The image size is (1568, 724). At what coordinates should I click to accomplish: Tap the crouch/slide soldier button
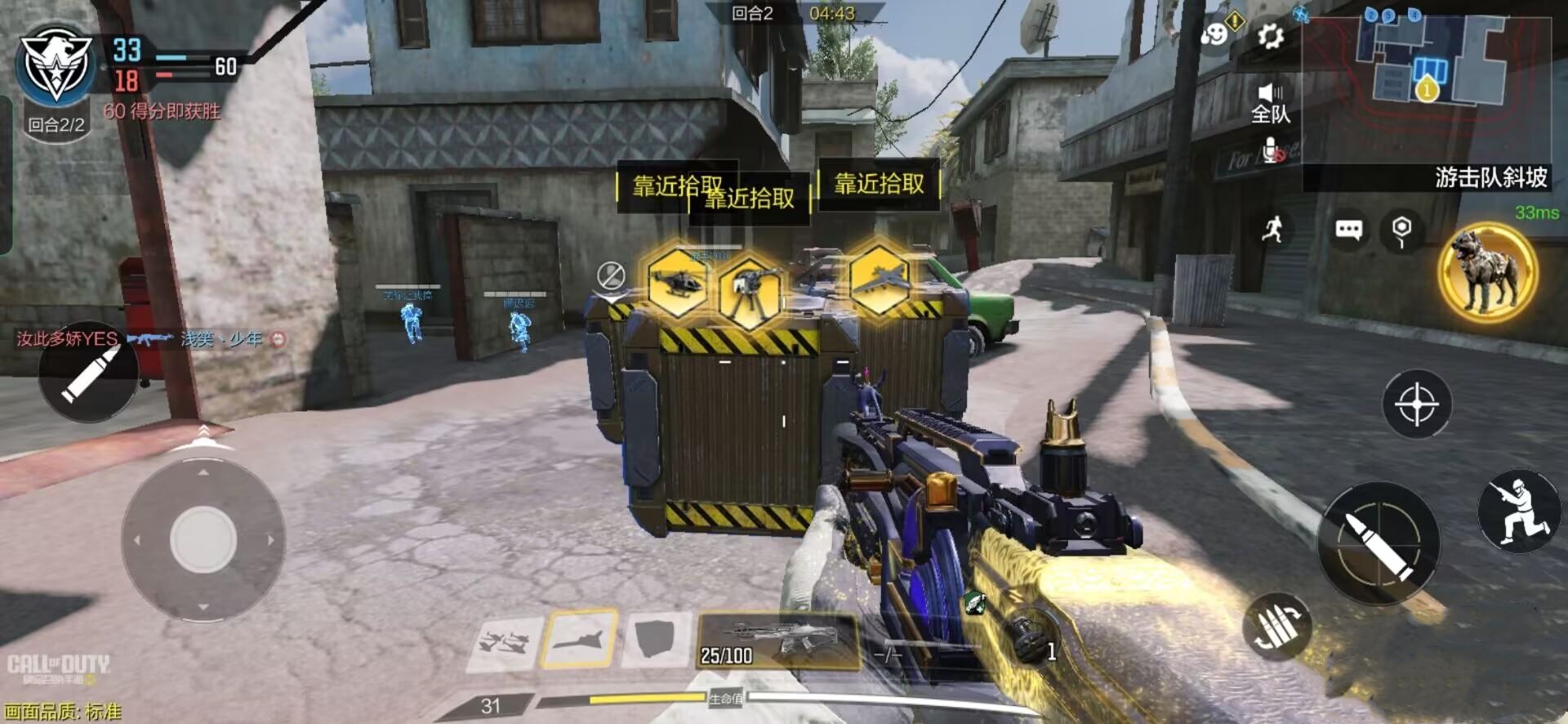(x=1518, y=510)
